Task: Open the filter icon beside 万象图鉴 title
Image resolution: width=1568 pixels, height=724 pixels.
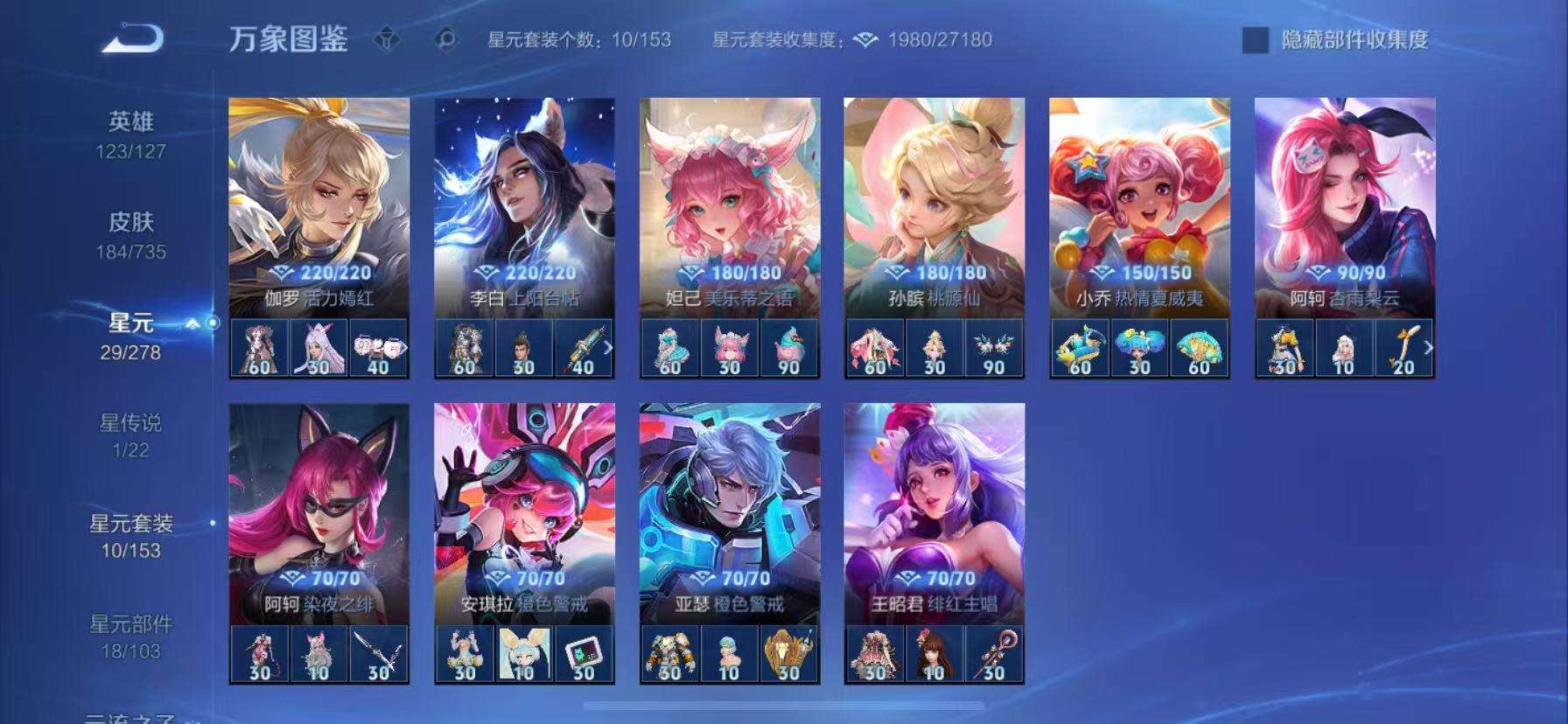Action: coord(385,38)
